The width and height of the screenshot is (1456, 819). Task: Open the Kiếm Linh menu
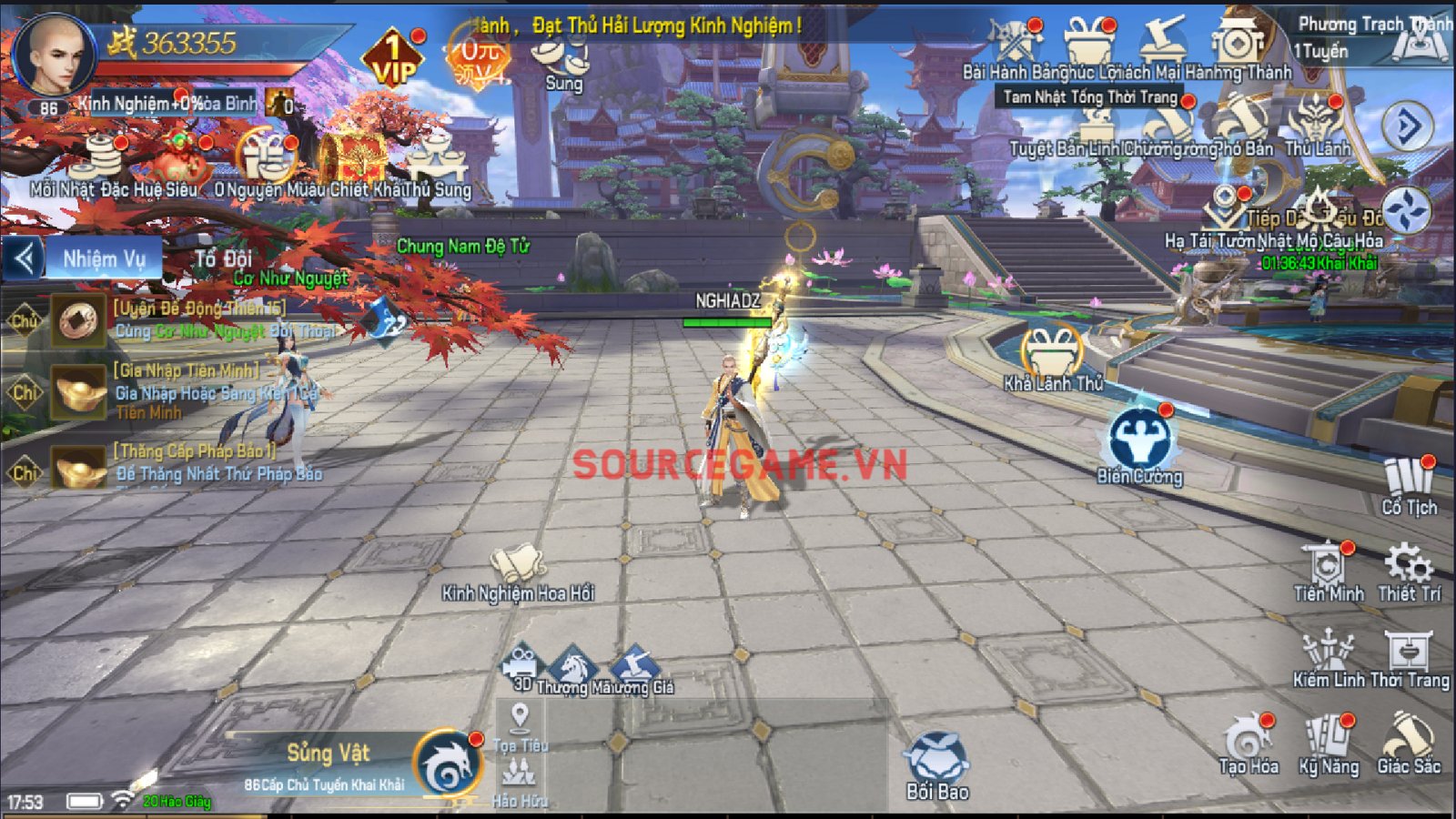pos(1328,657)
